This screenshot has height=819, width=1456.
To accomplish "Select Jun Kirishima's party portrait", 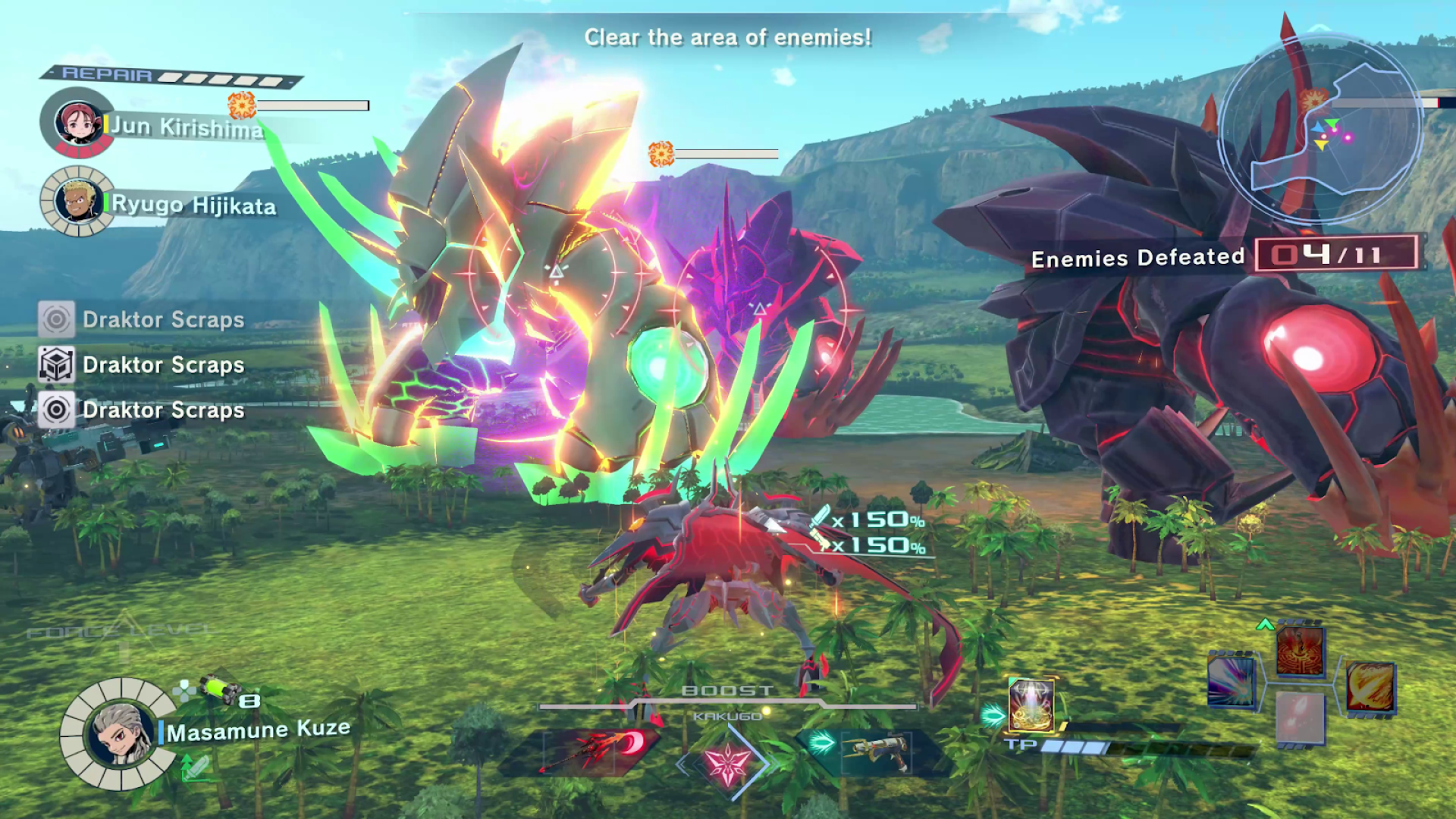I will 78,122.
